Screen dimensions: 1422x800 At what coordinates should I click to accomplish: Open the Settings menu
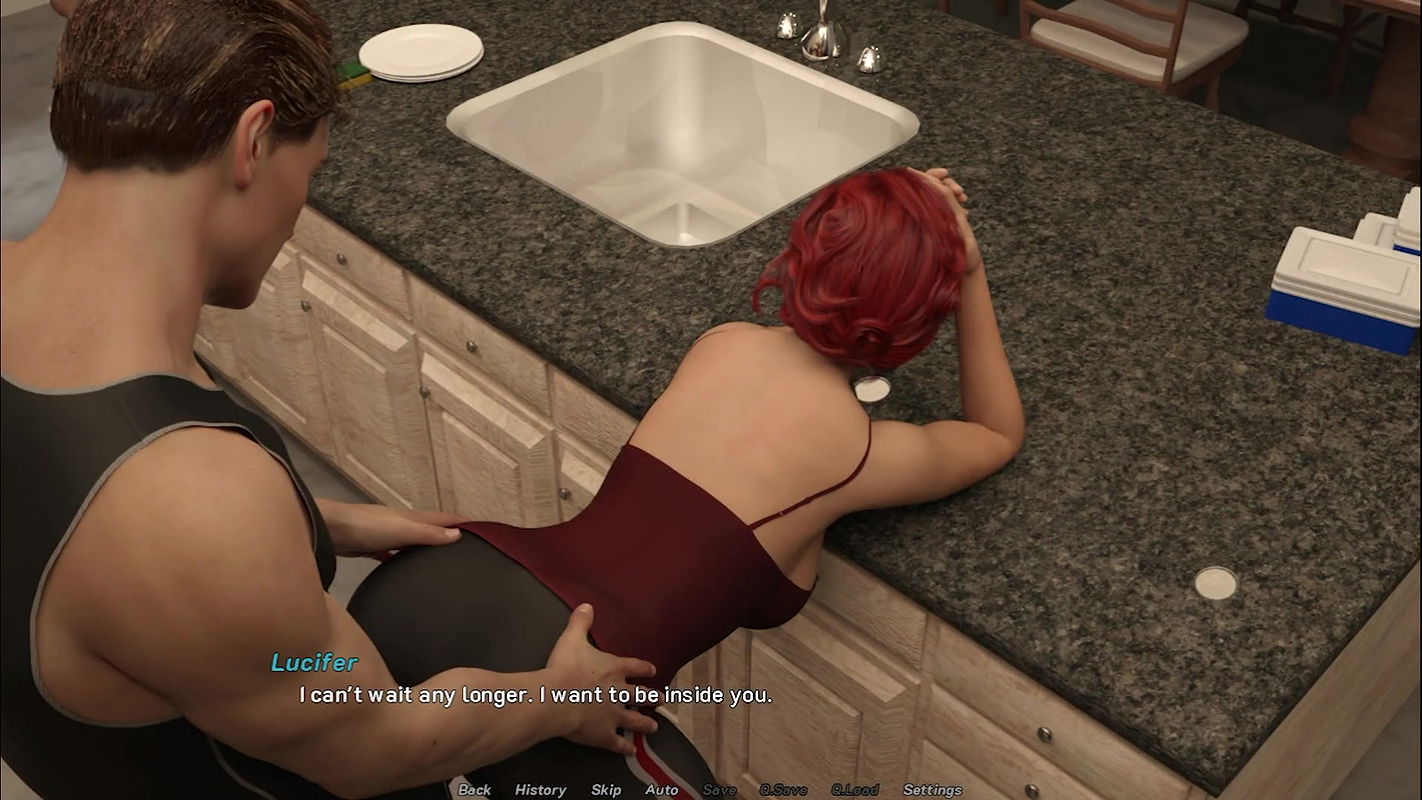coord(932,790)
